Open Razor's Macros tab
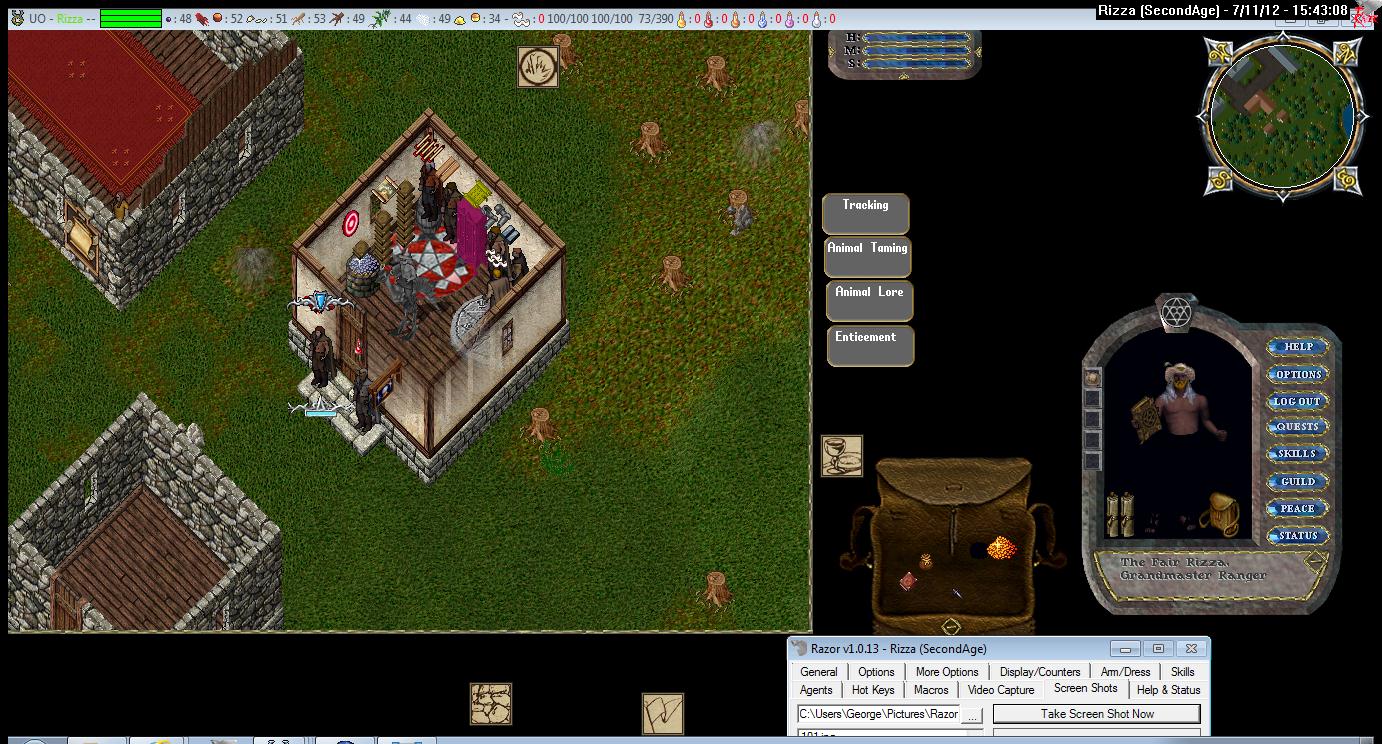The height and width of the screenshot is (744, 1382). (930, 690)
